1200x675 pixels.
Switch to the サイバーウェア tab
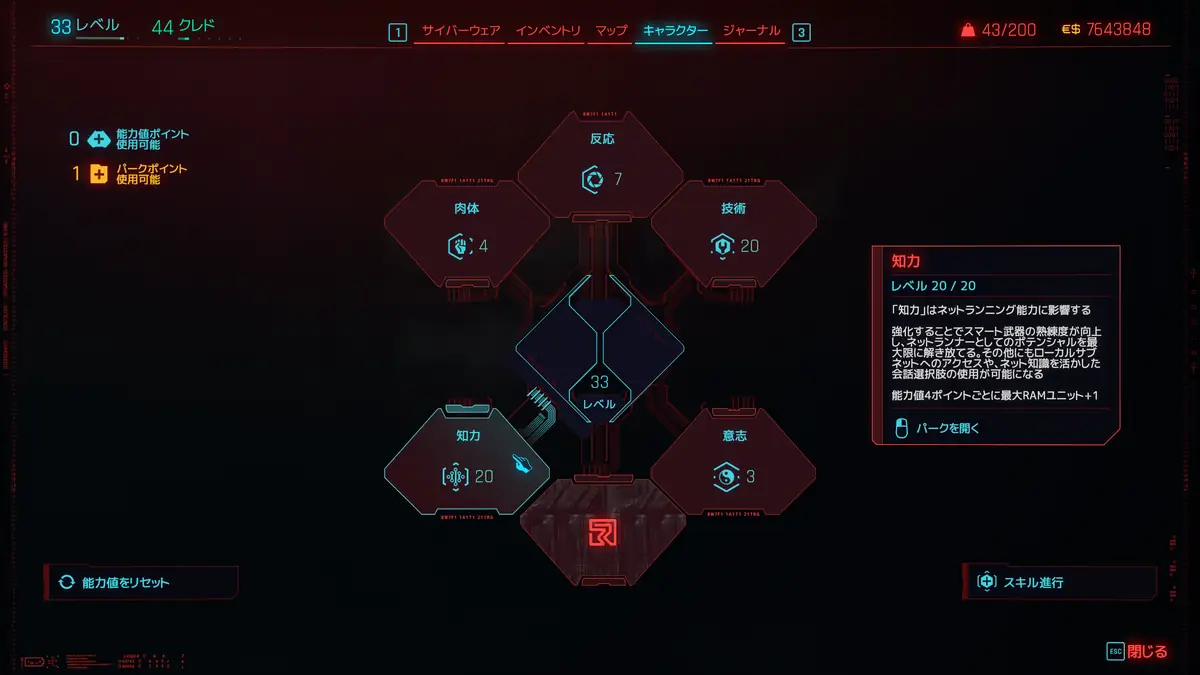click(461, 31)
